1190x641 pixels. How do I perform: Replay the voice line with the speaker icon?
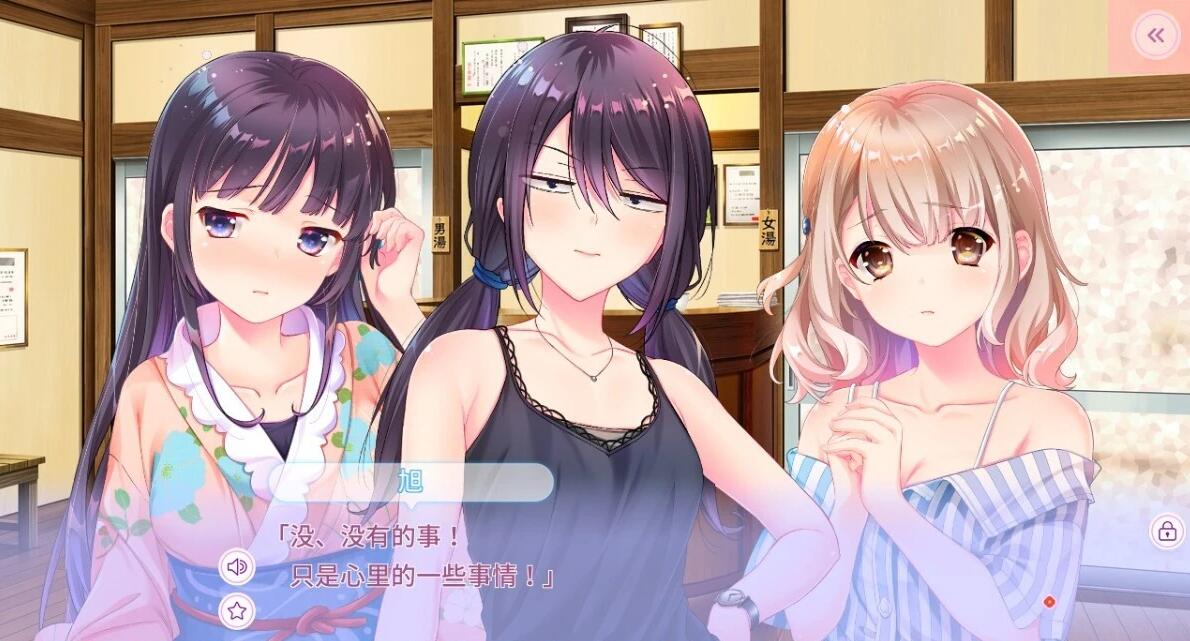237,567
